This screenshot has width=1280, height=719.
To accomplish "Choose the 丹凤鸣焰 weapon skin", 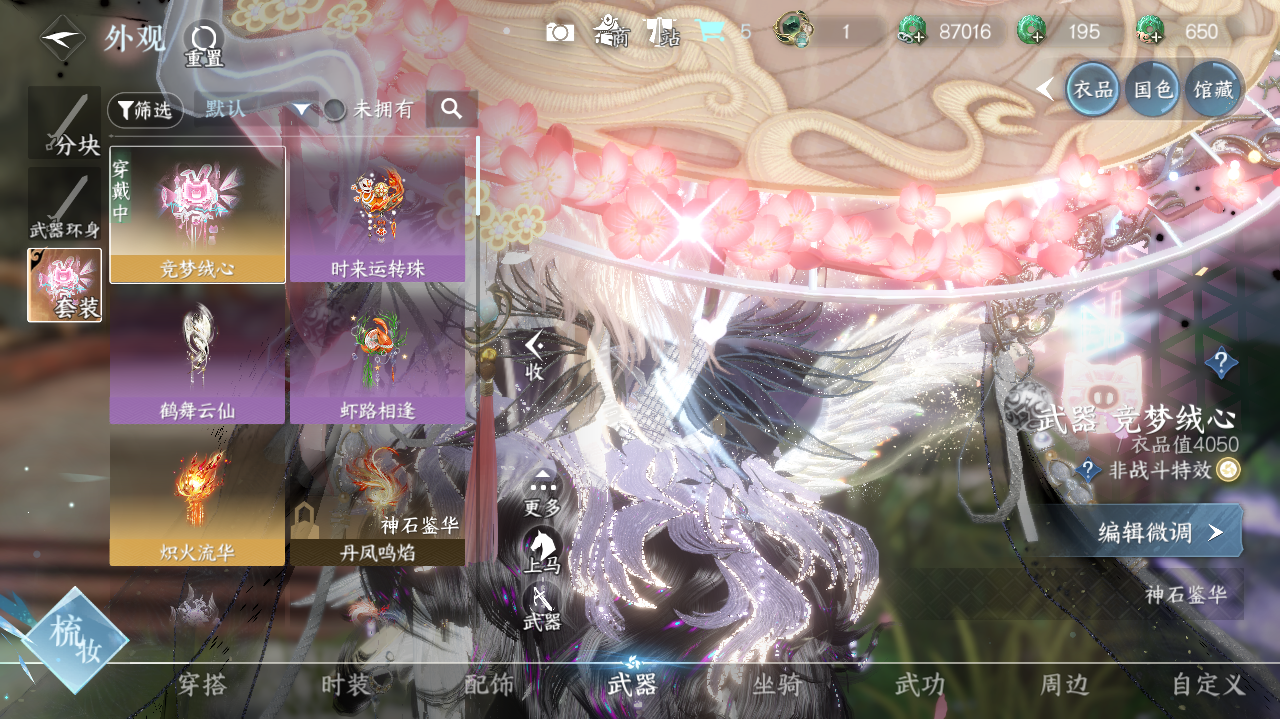I will tap(377, 495).
